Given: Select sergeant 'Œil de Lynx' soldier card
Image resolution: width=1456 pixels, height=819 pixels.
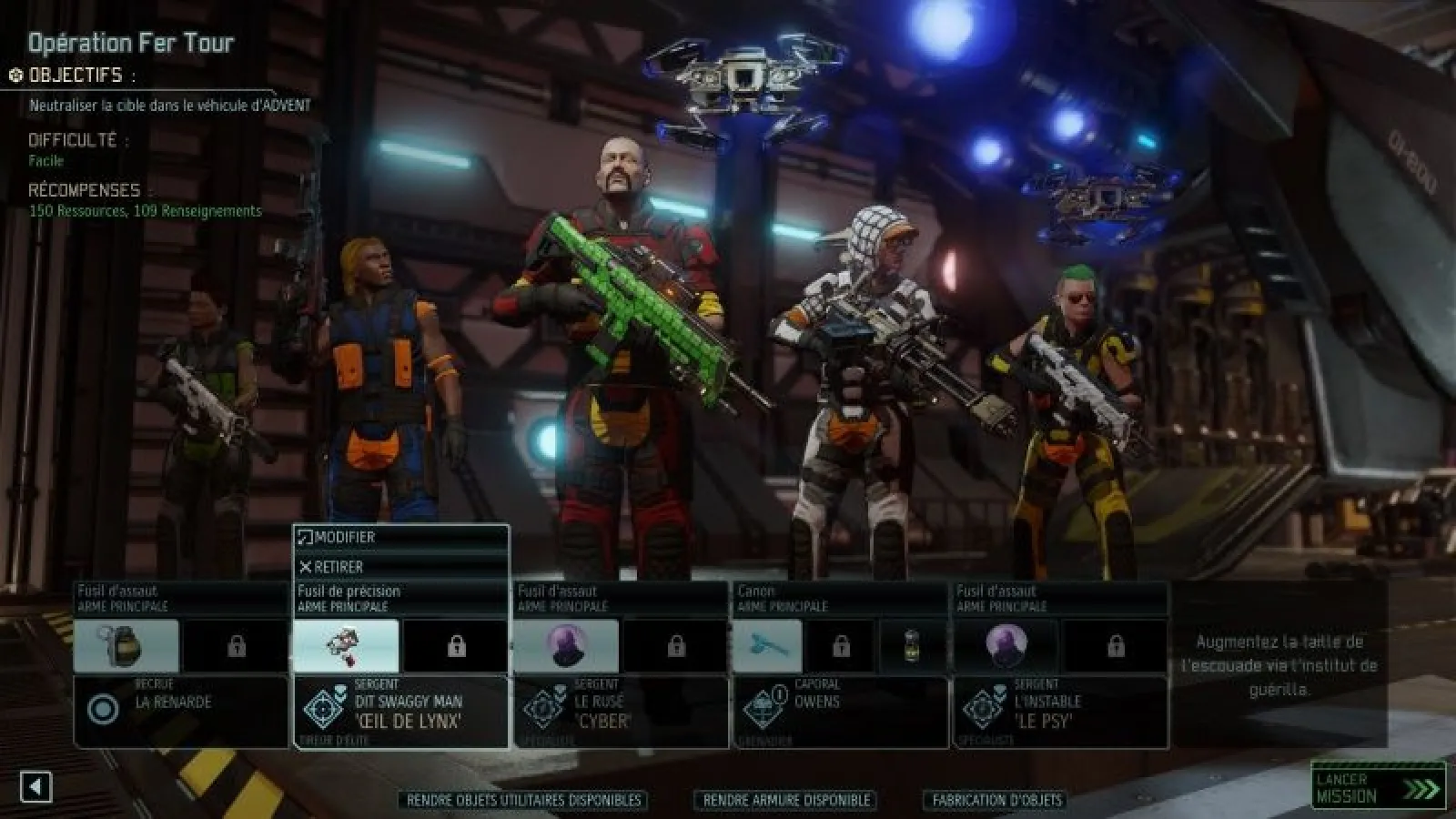Looking at the screenshot, I should (x=400, y=711).
